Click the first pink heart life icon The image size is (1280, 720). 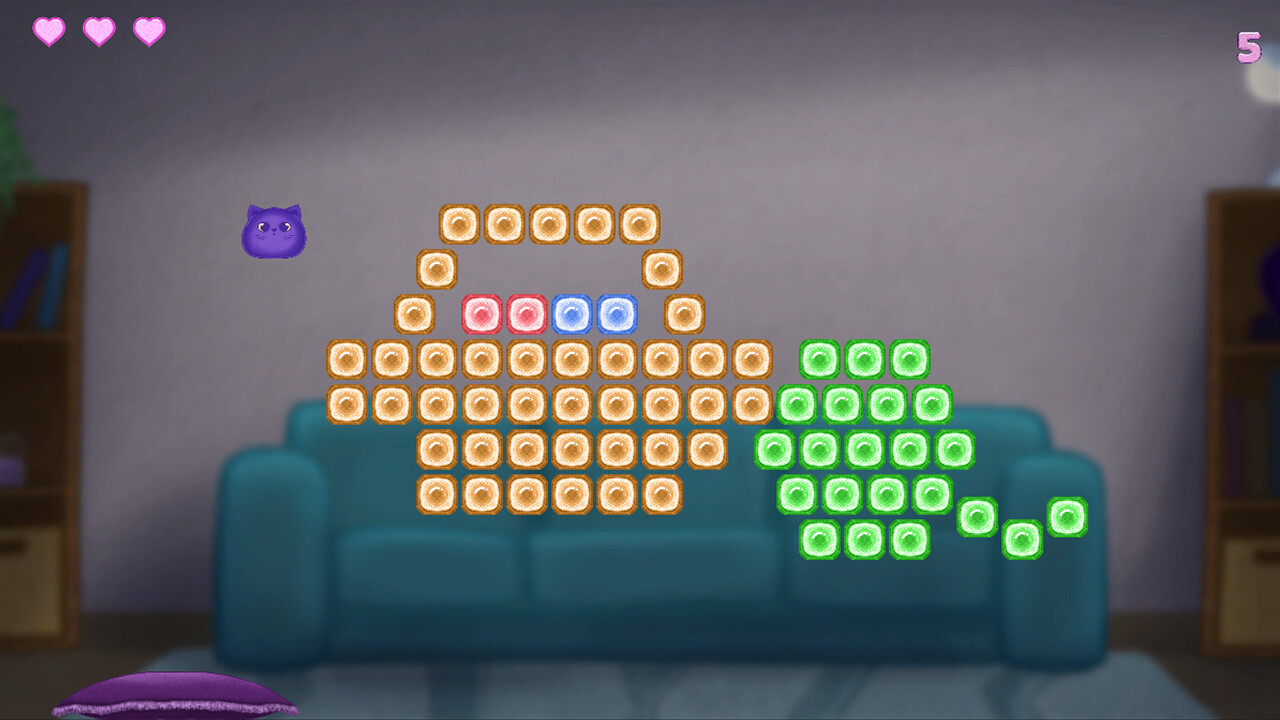pos(46,30)
